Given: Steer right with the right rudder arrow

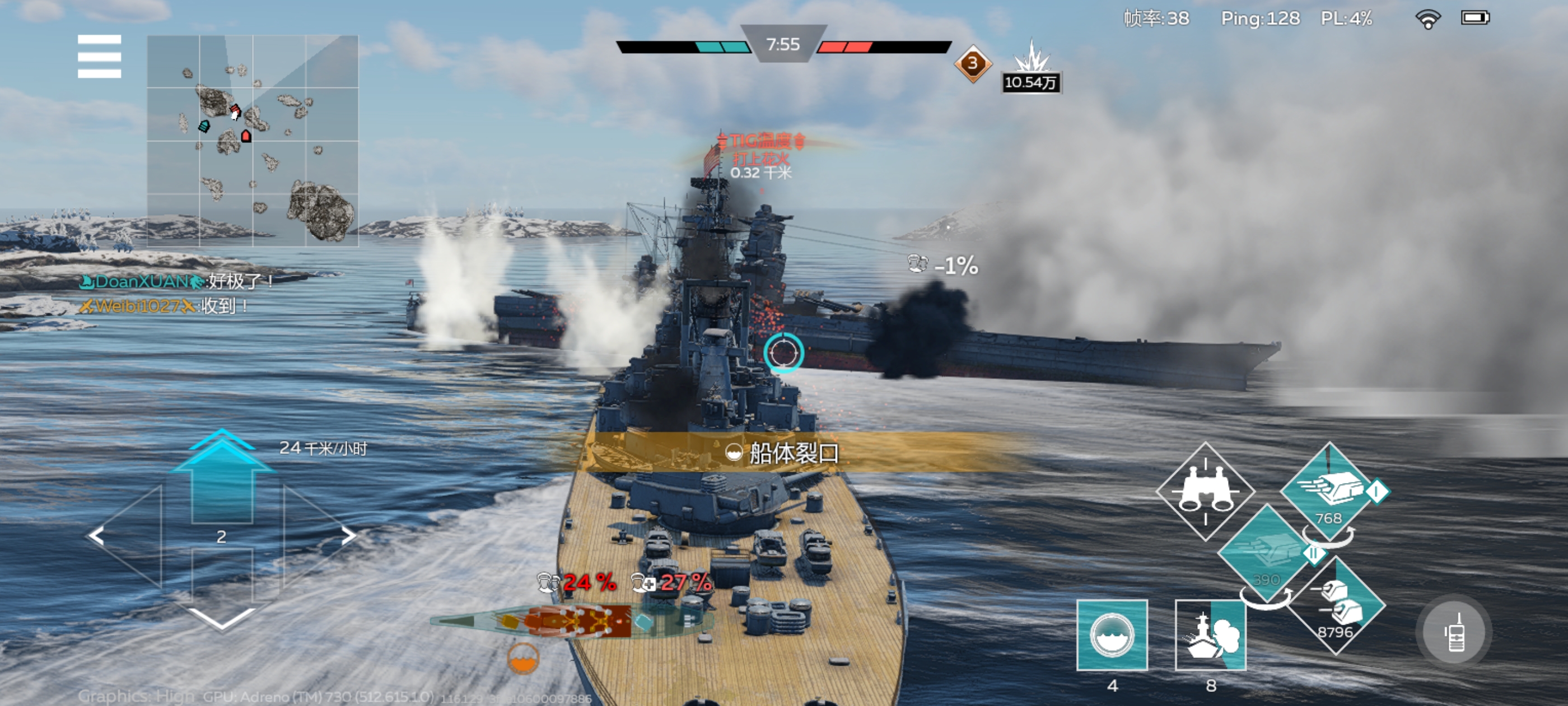Looking at the screenshot, I should [x=348, y=536].
